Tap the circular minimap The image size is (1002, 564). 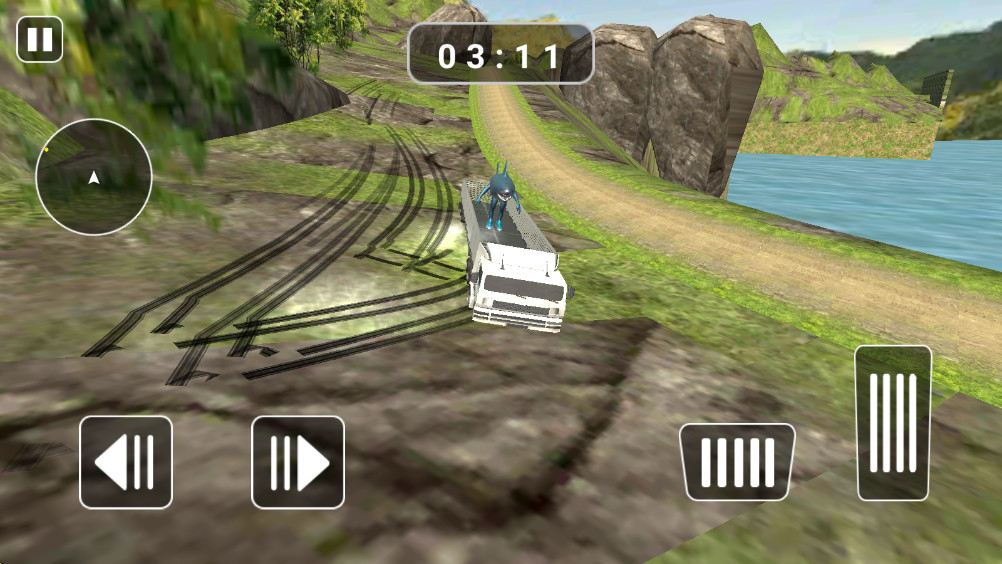(94, 177)
